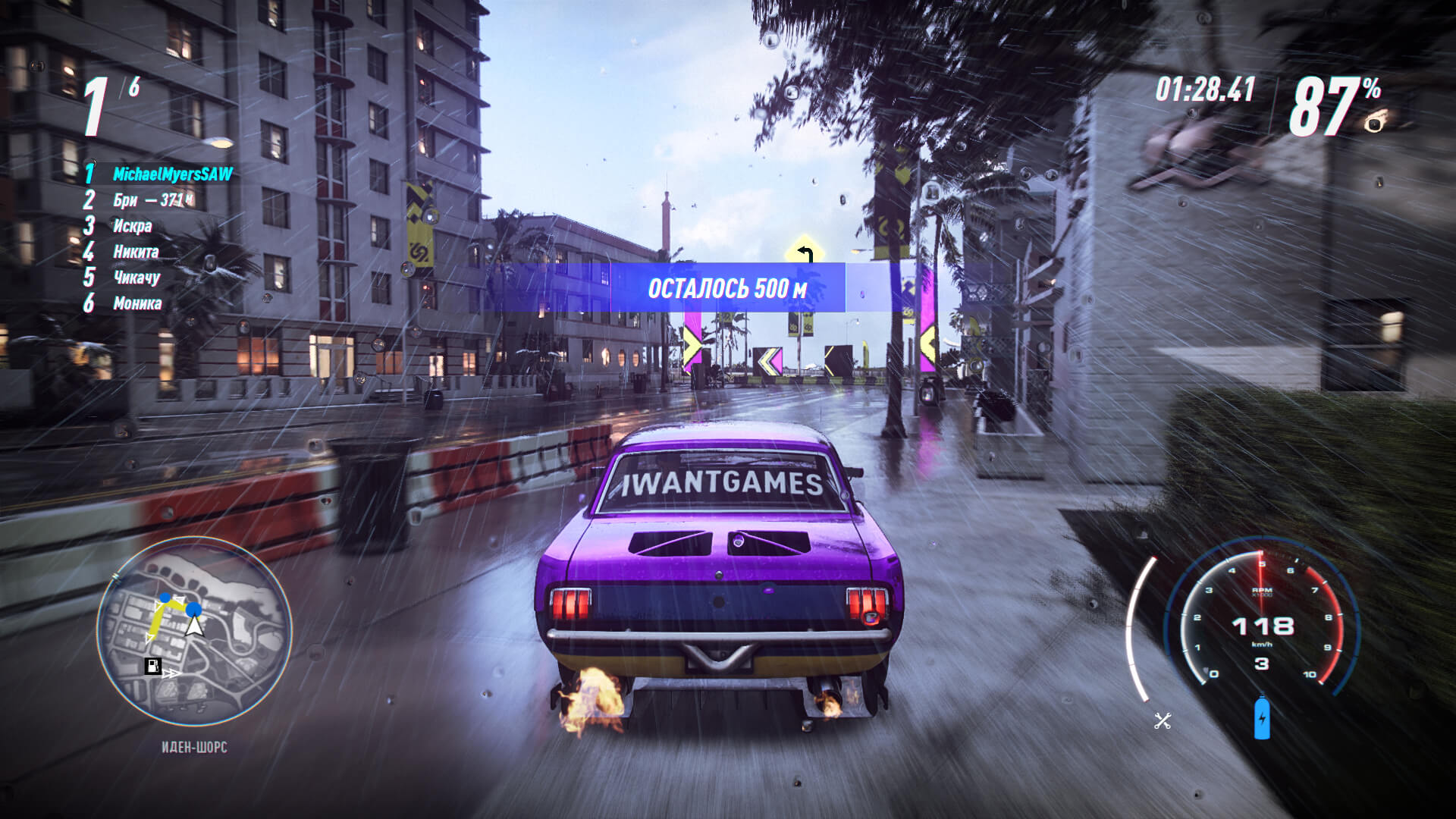Screen dimensions: 1456x819
Task: Select MichaelMyersSAW on the leaderboard
Action: coord(173,173)
